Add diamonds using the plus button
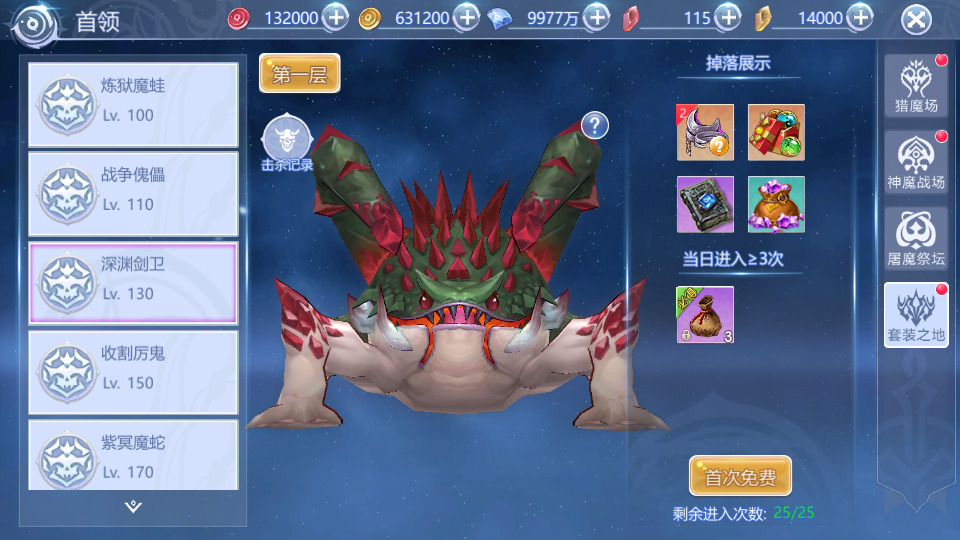Image resolution: width=960 pixels, height=540 pixels. pyautogui.click(x=596, y=17)
